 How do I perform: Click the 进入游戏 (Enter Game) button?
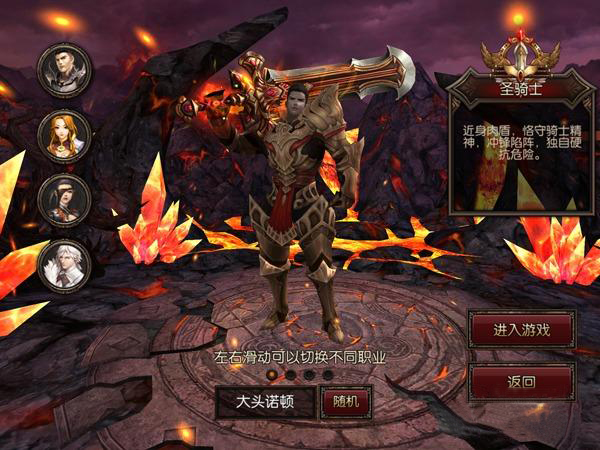(x=521, y=328)
